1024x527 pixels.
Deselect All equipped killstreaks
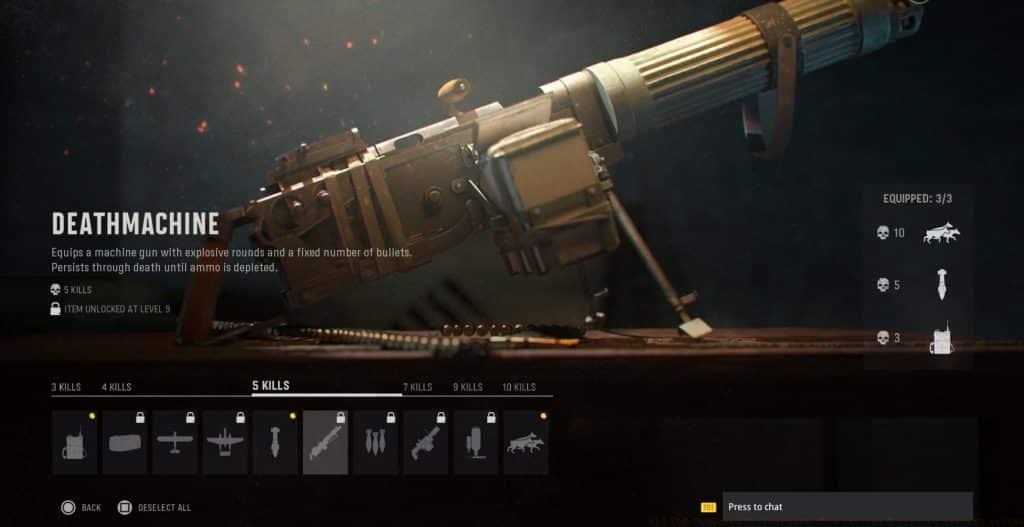coord(154,507)
